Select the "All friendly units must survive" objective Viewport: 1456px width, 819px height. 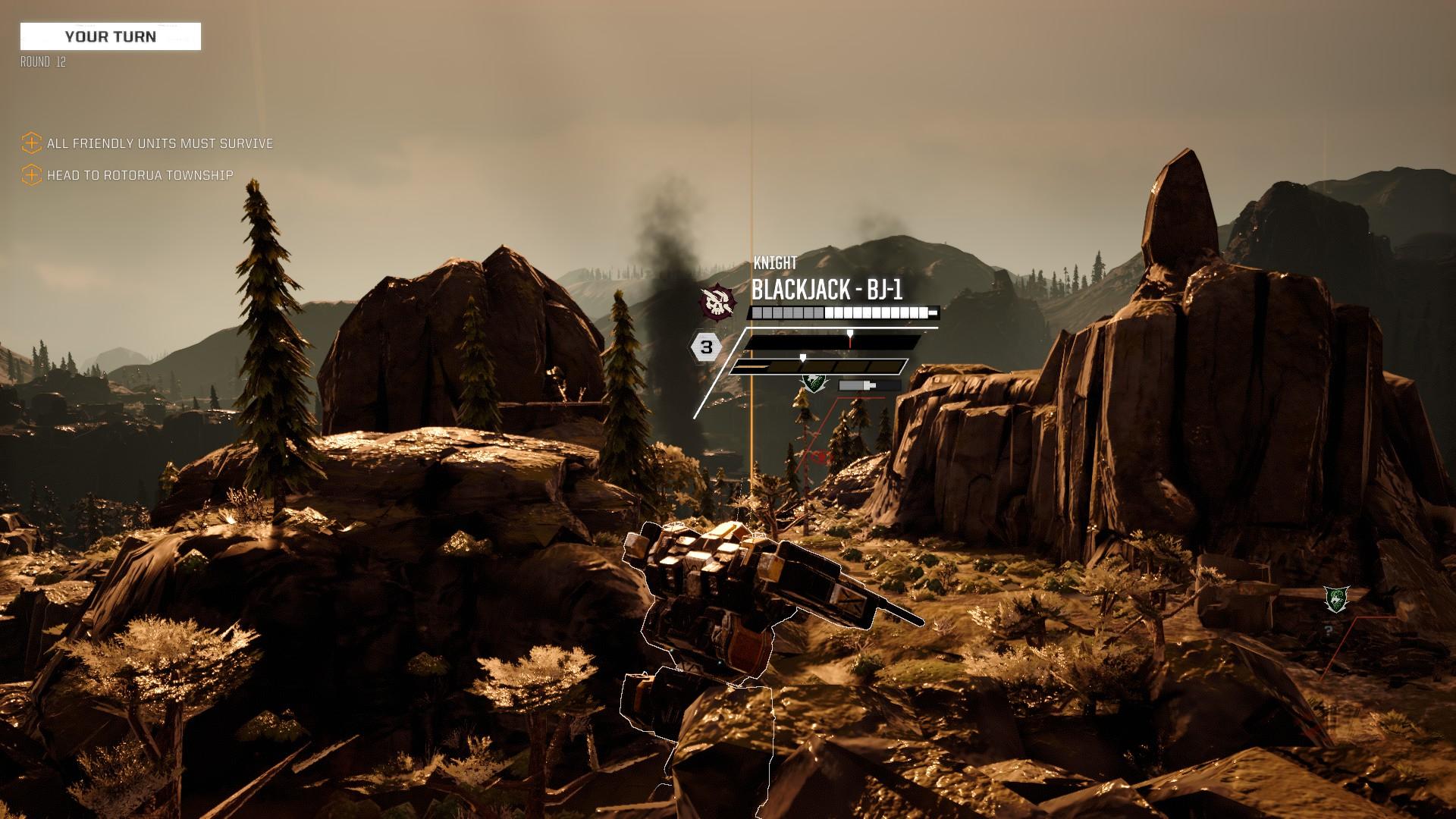(x=159, y=143)
